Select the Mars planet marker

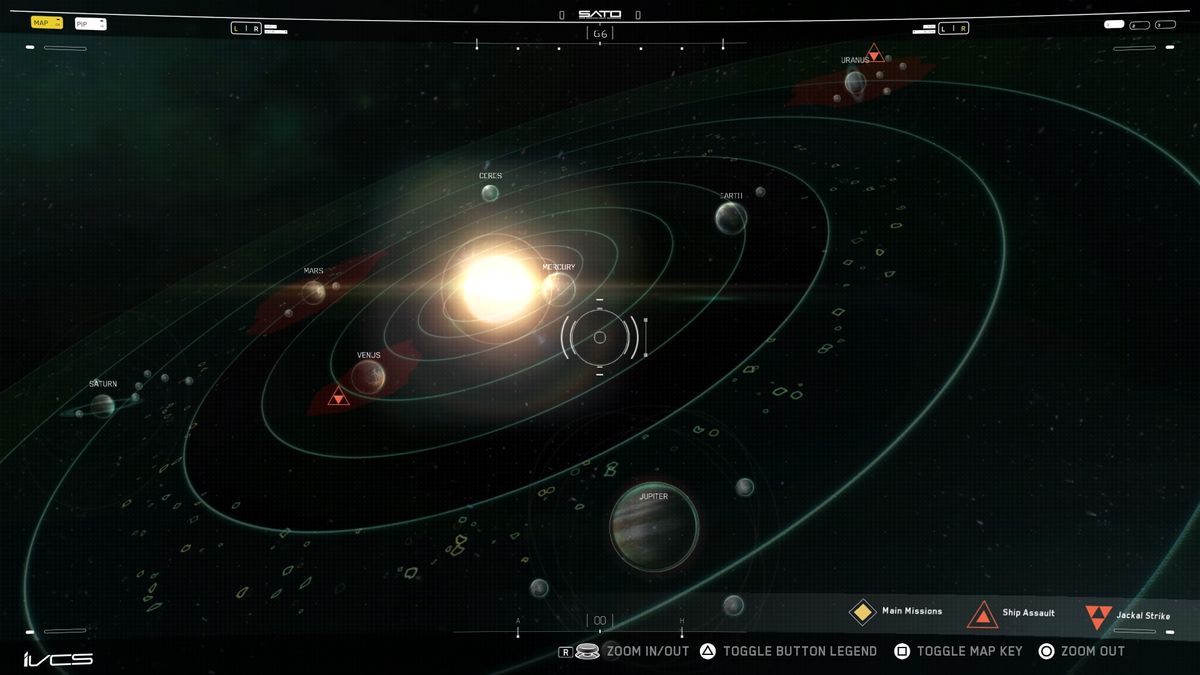pyautogui.click(x=314, y=292)
